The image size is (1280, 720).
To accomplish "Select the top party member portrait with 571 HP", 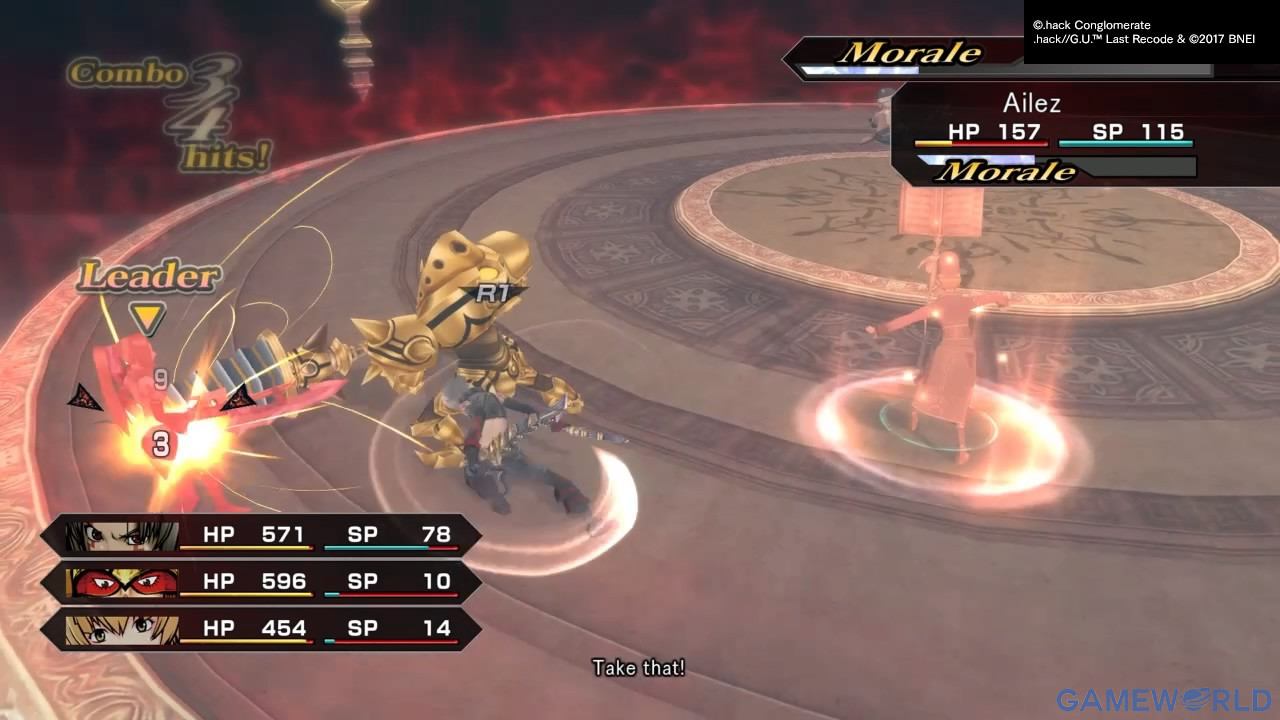I will (x=122, y=536).
